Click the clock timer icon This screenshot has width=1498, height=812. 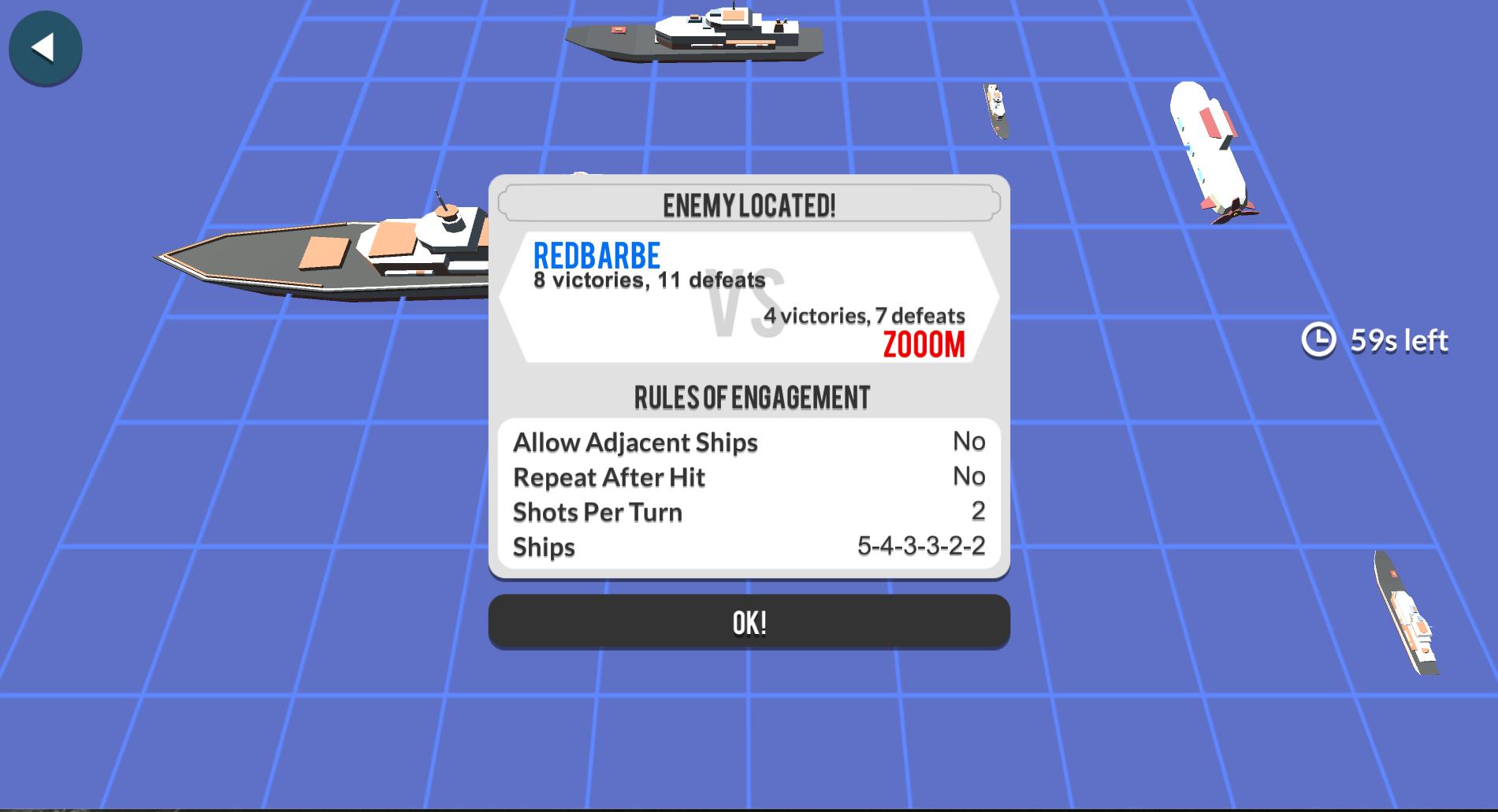coord(1321,339)
